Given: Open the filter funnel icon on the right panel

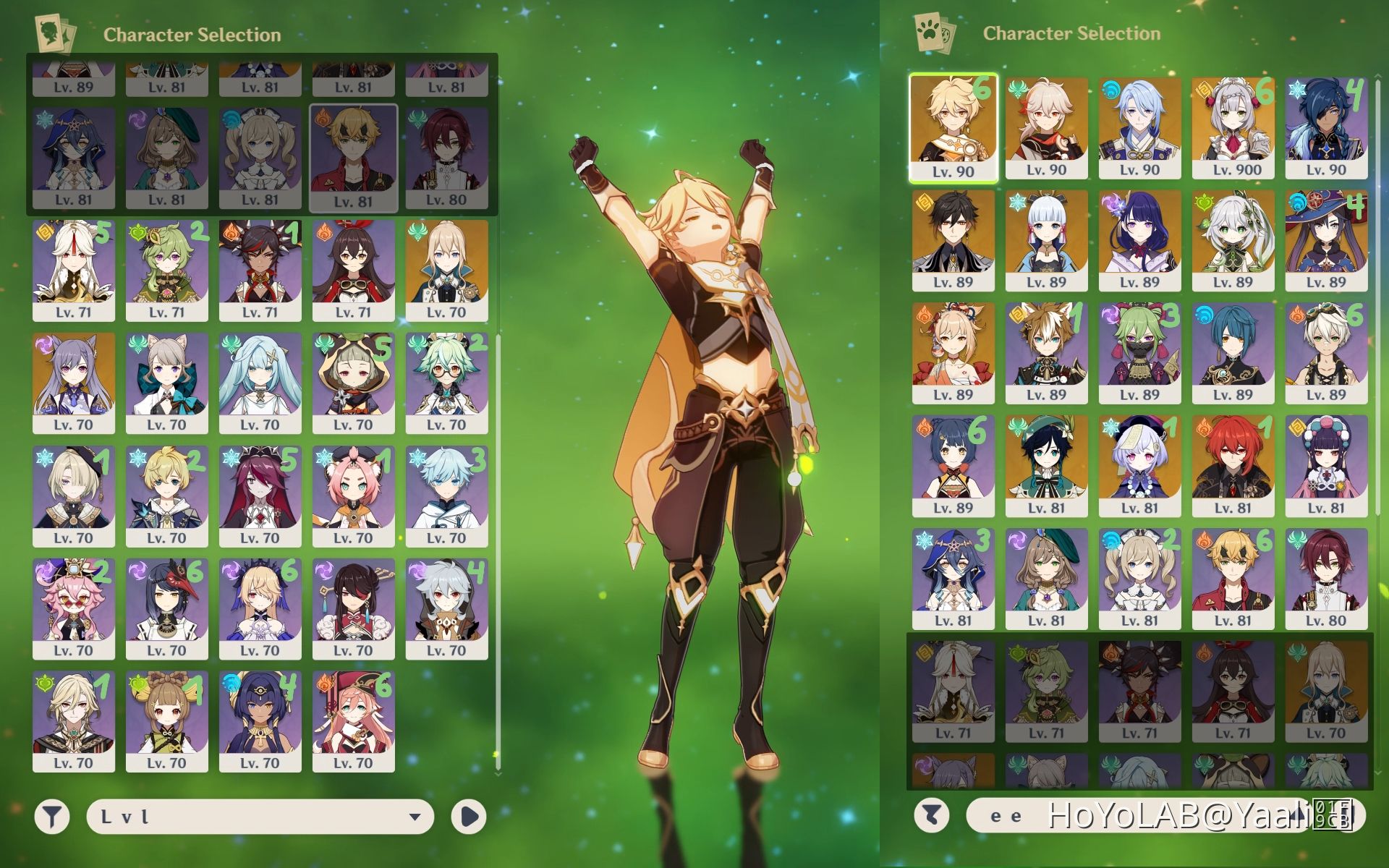Looking at the screenshot, I should pyautogui.click(x=932, y=817).
